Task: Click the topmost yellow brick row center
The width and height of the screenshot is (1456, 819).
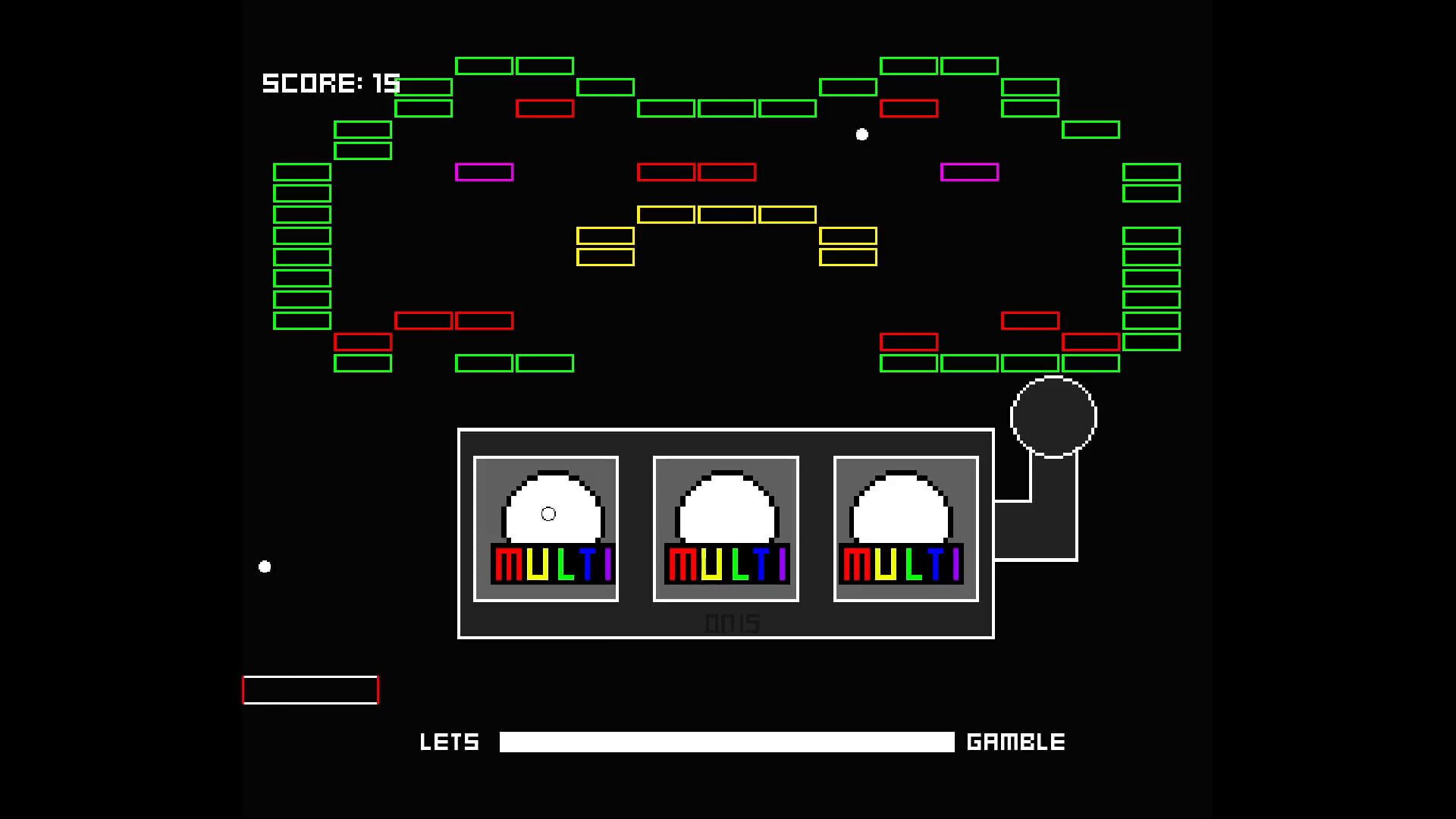Action: [x=726, y=215]
